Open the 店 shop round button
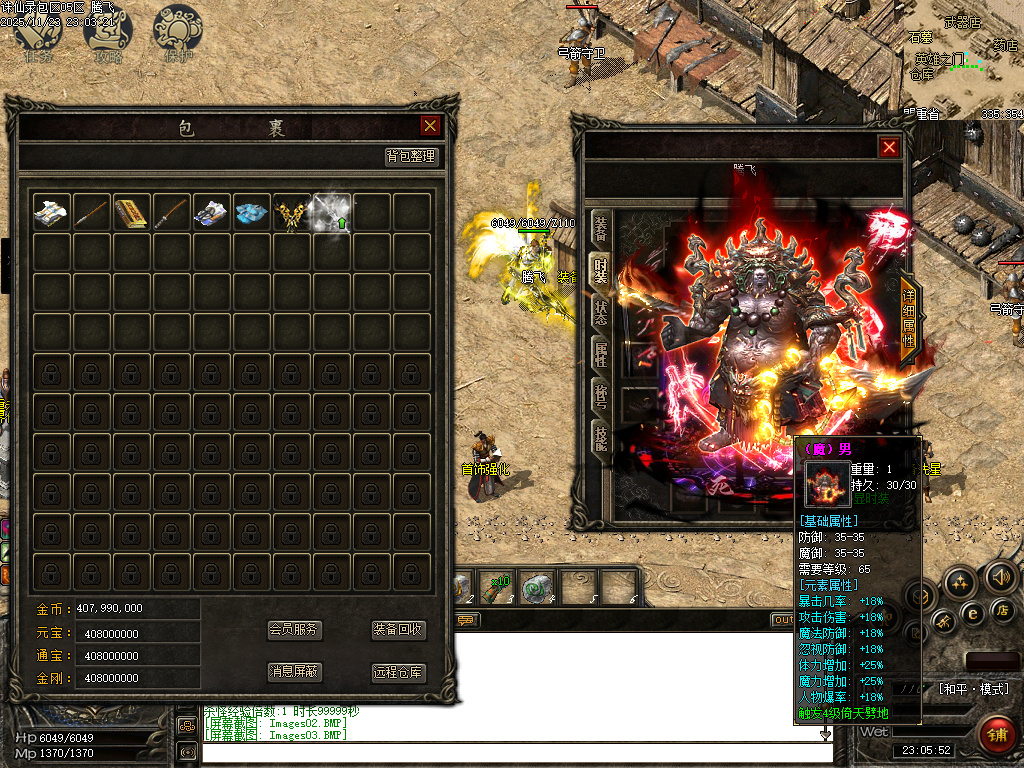1024x768 pixels. click(1004, 610)
